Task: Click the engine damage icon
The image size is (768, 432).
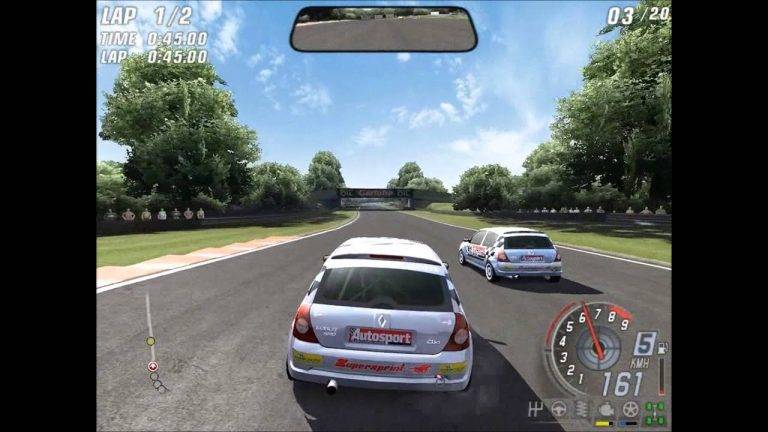Action: [606, 408]
